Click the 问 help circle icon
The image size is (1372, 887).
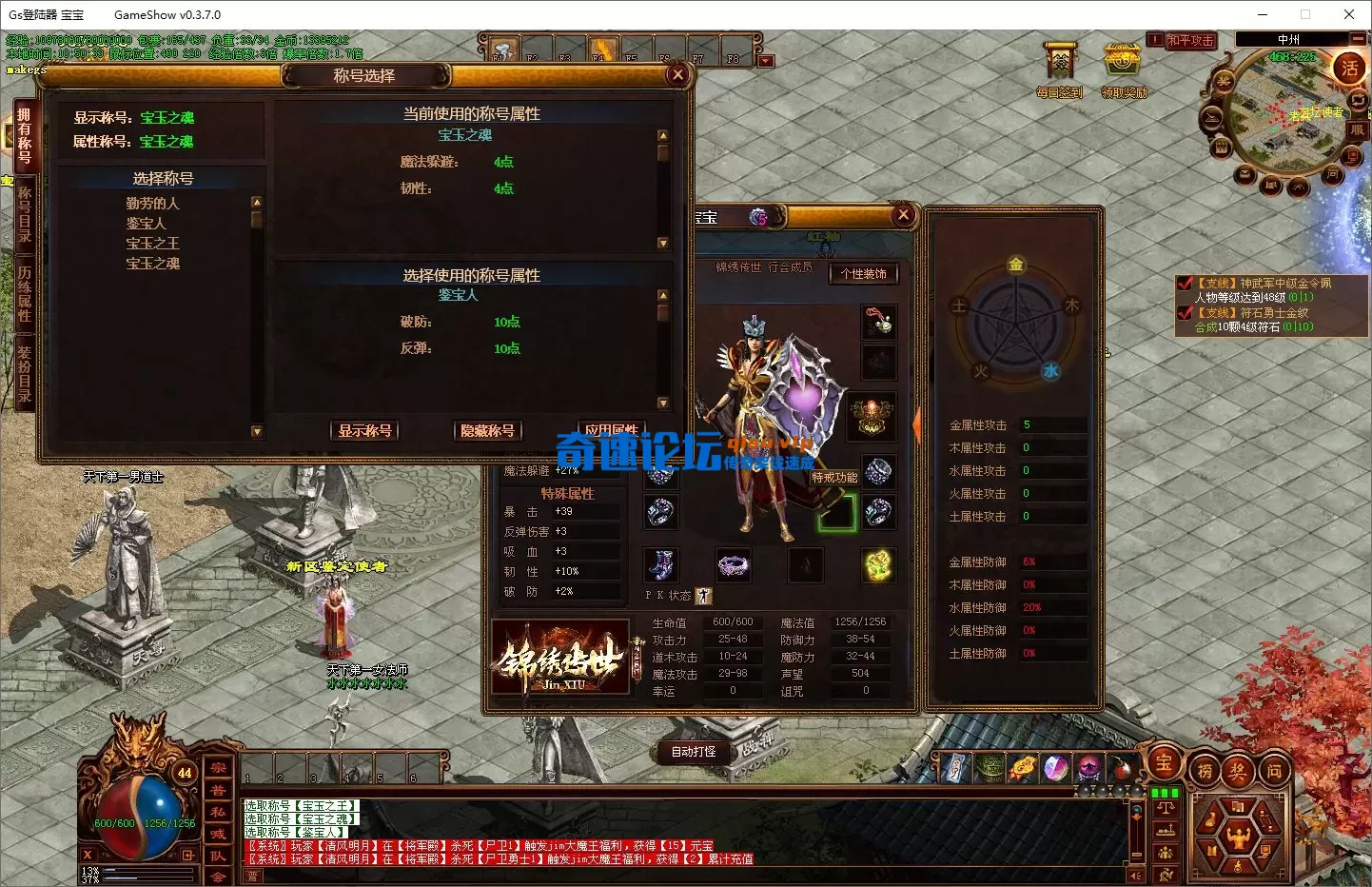pyautogui.click(x=1275, y=769)
